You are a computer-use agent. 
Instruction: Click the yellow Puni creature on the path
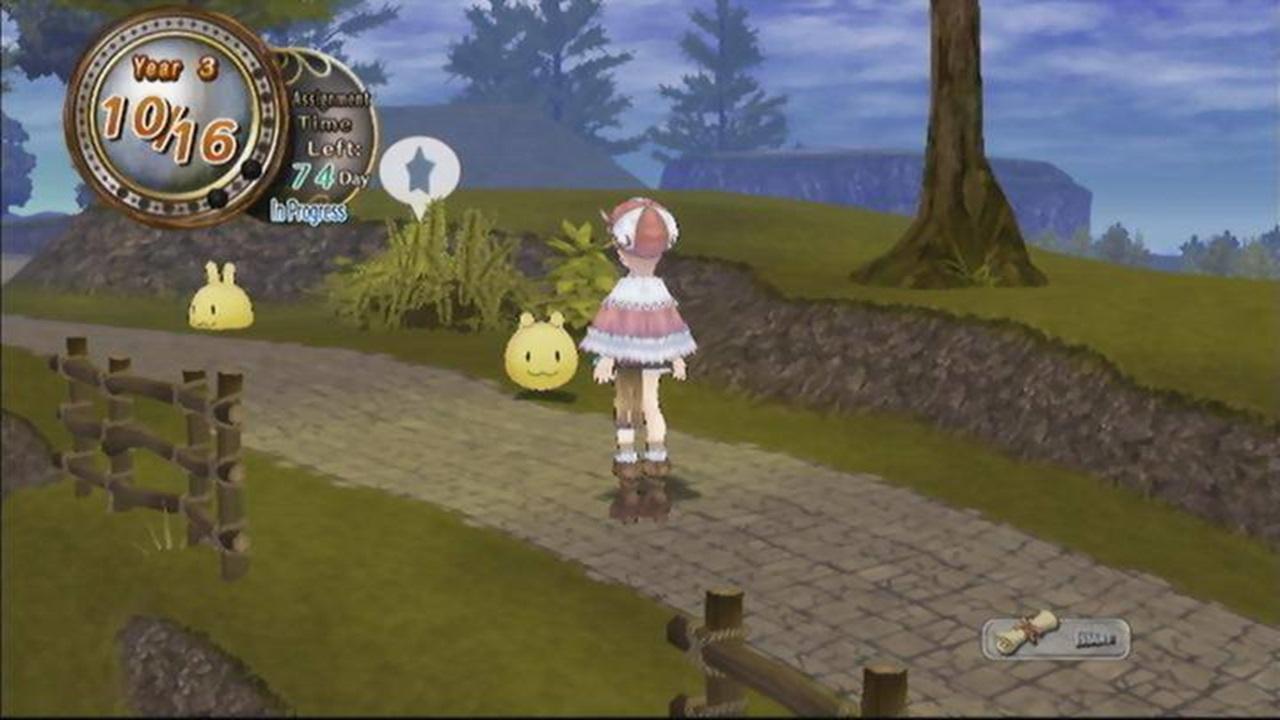540,355
